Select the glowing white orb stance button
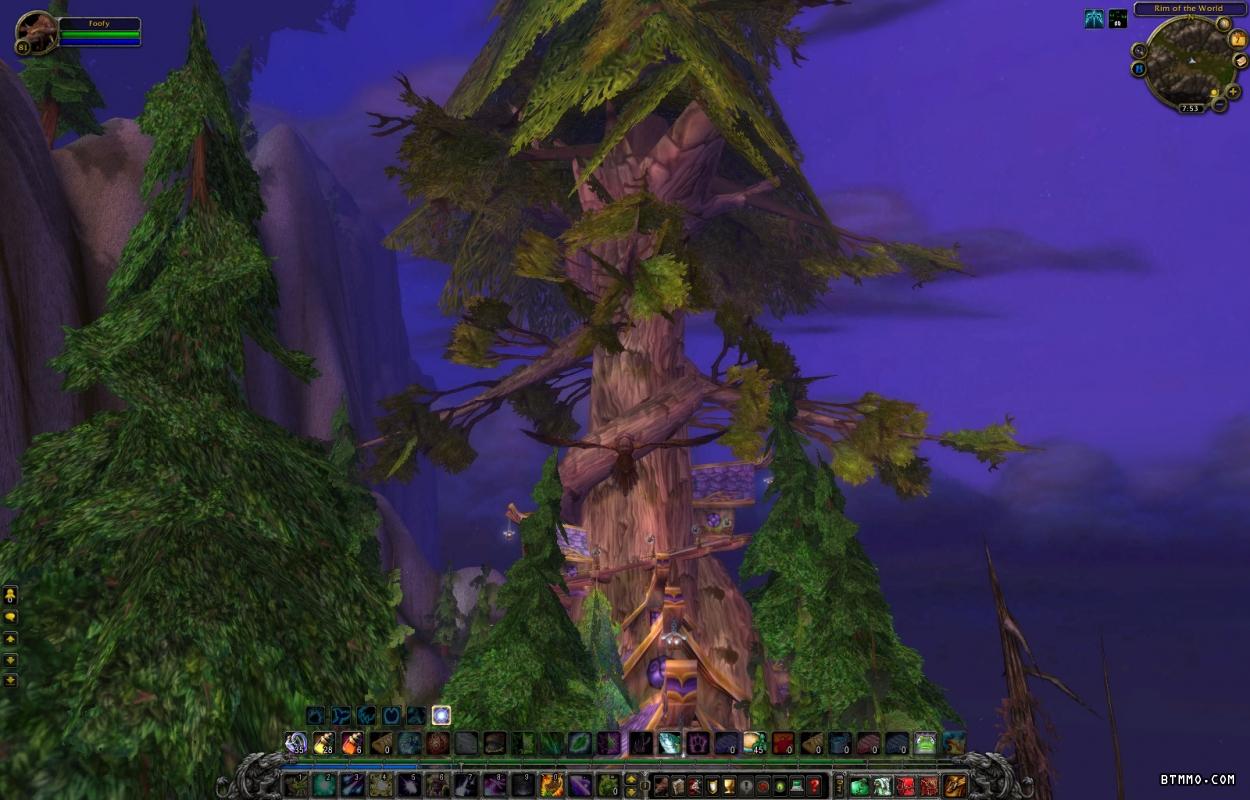This screenshot has width=1250, height=800. [441, 715]
